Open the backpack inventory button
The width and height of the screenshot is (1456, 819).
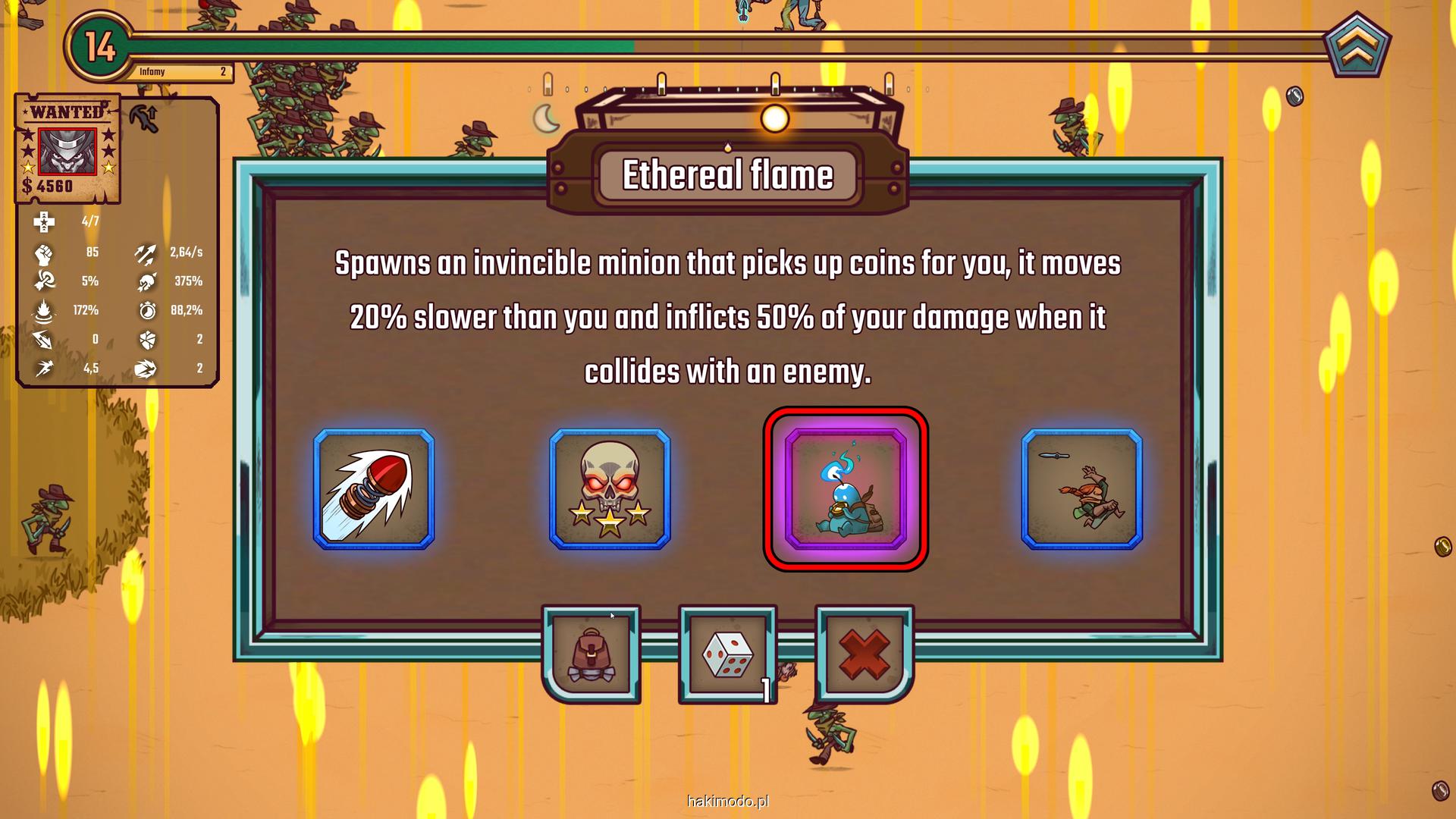591,654
